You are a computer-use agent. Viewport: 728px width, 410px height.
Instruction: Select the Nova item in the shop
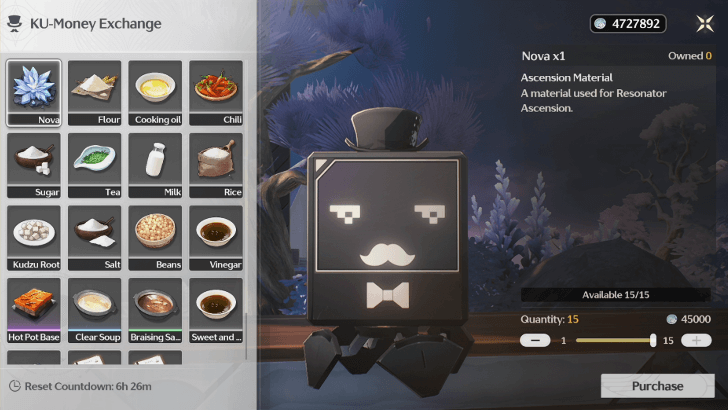coord(35,93)
